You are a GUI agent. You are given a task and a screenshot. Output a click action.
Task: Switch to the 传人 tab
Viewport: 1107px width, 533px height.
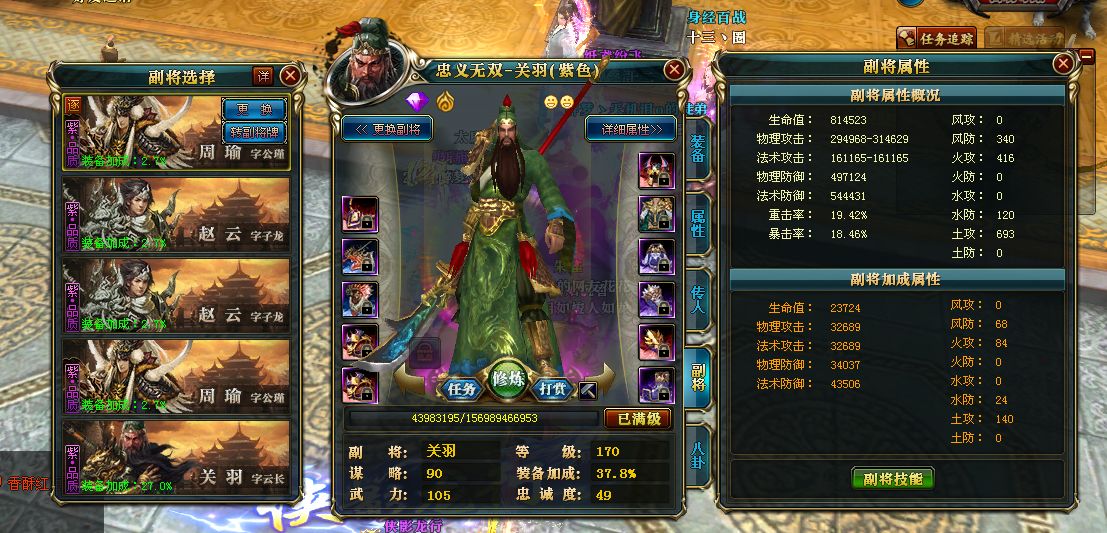pyautogui.click(x=698, y=297)
